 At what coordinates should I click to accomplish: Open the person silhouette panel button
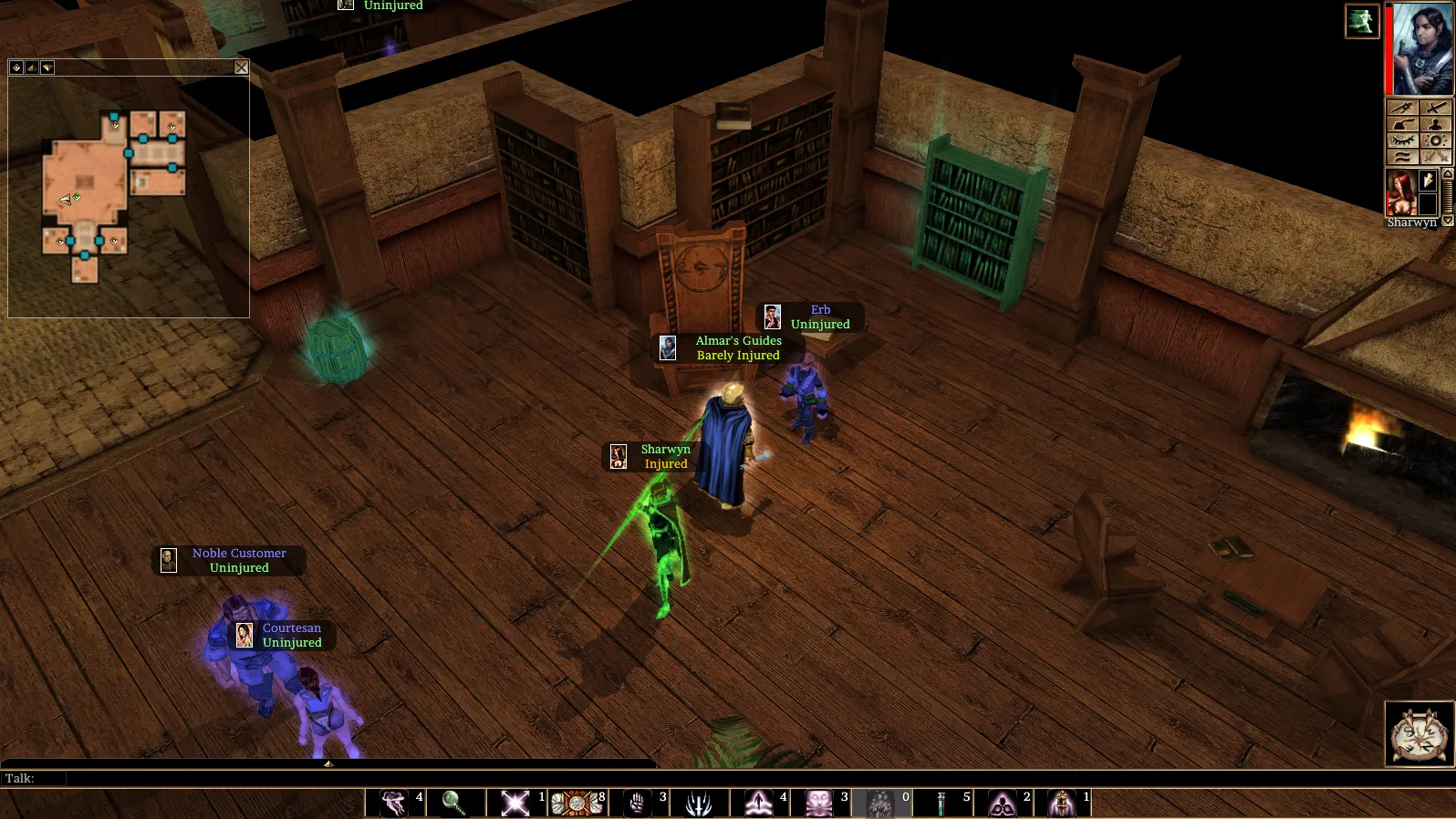click(1435, 124)
